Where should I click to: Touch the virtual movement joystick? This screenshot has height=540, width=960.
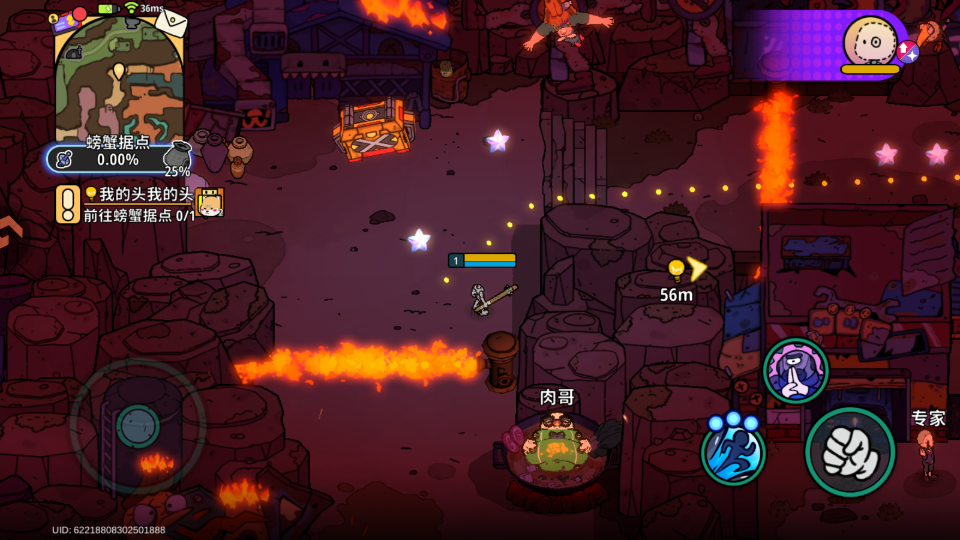point(137,426)
